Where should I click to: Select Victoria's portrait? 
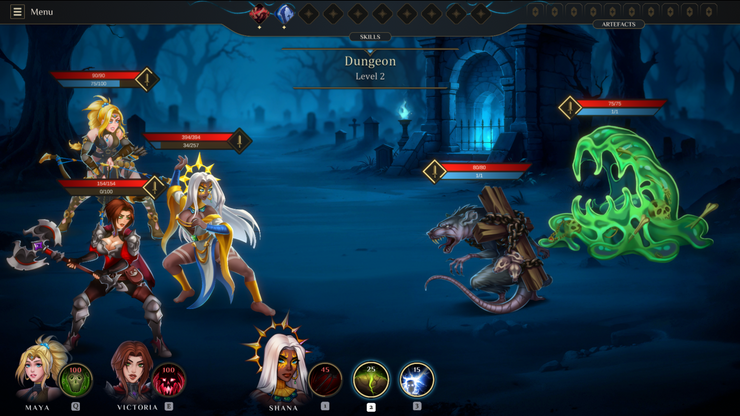tap(131, 371)
